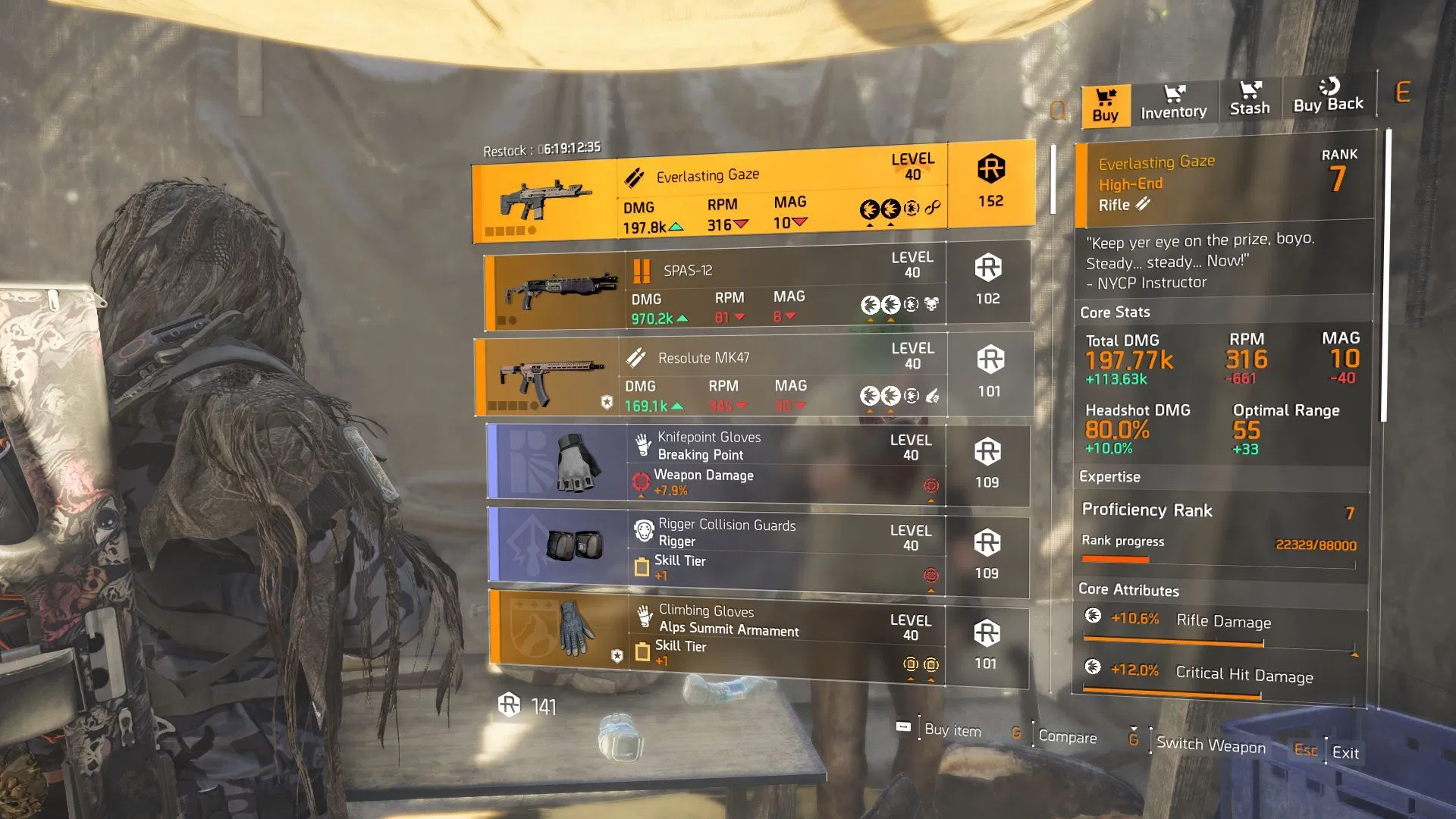Pick the Rigger Collision Guards listing
The width and height of the screenshot is (1456, 819).
click(758, 551)
